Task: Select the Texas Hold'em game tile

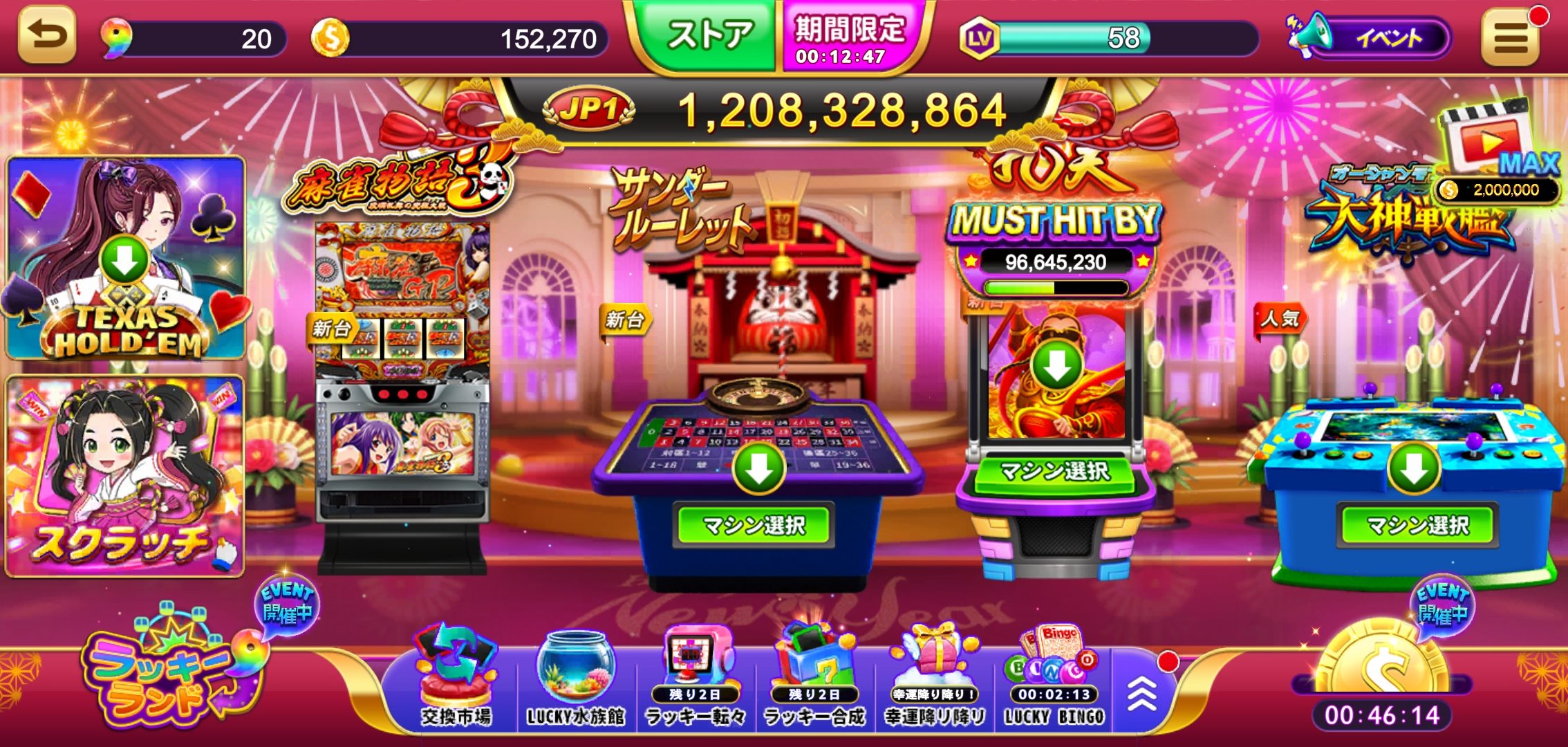Action: coord(126,258)
